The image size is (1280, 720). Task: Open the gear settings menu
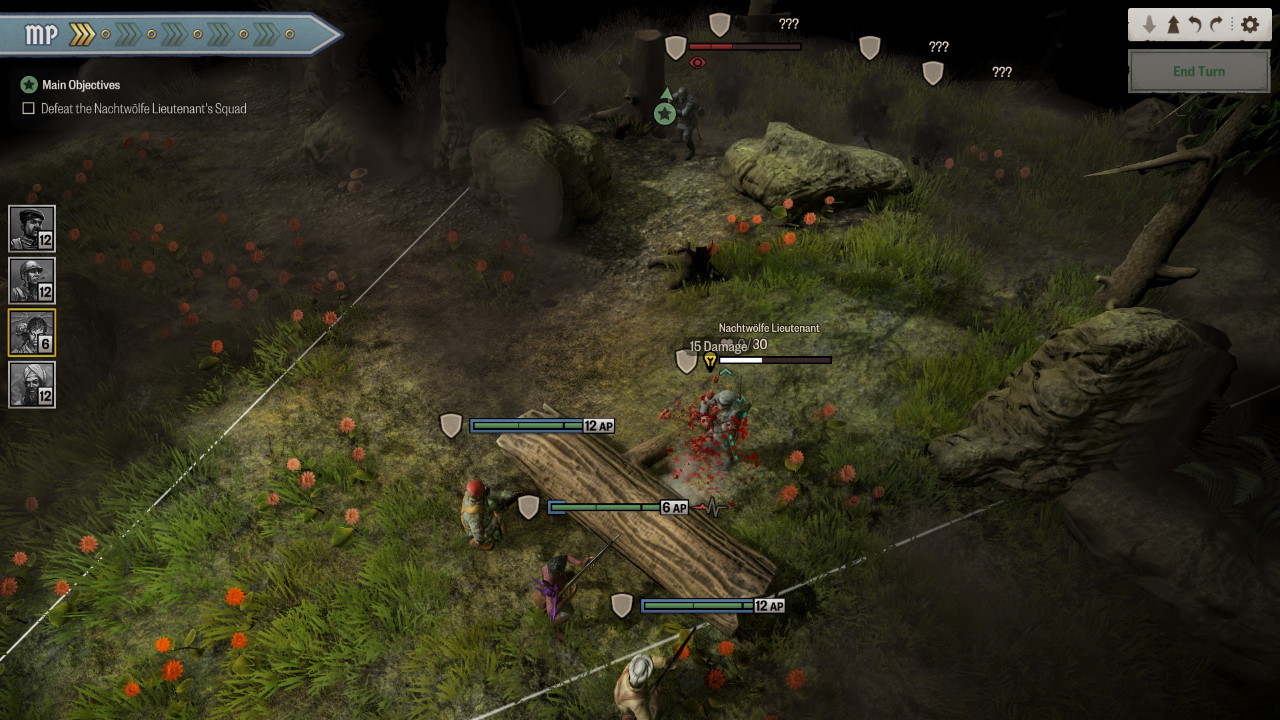pos(1249,25)
